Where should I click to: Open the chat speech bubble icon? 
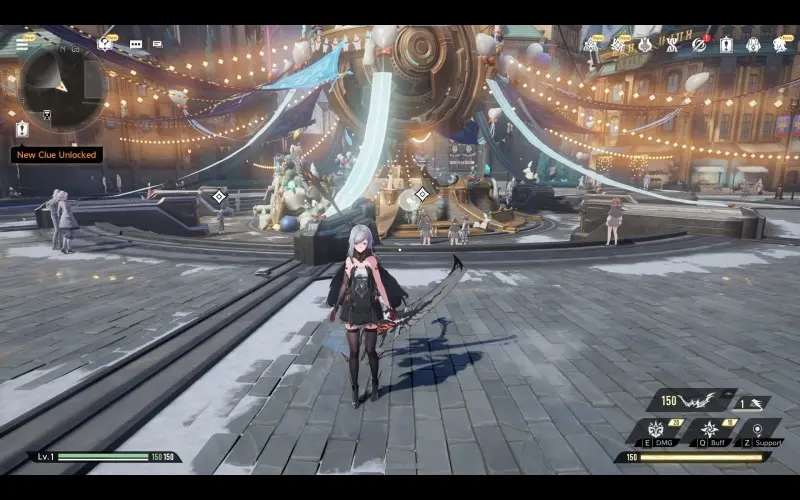(135, 44)
